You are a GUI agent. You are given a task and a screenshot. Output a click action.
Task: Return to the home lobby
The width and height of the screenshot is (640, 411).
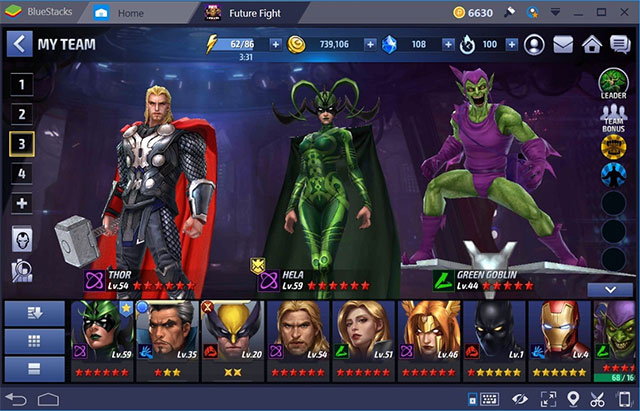coord(592,44)
